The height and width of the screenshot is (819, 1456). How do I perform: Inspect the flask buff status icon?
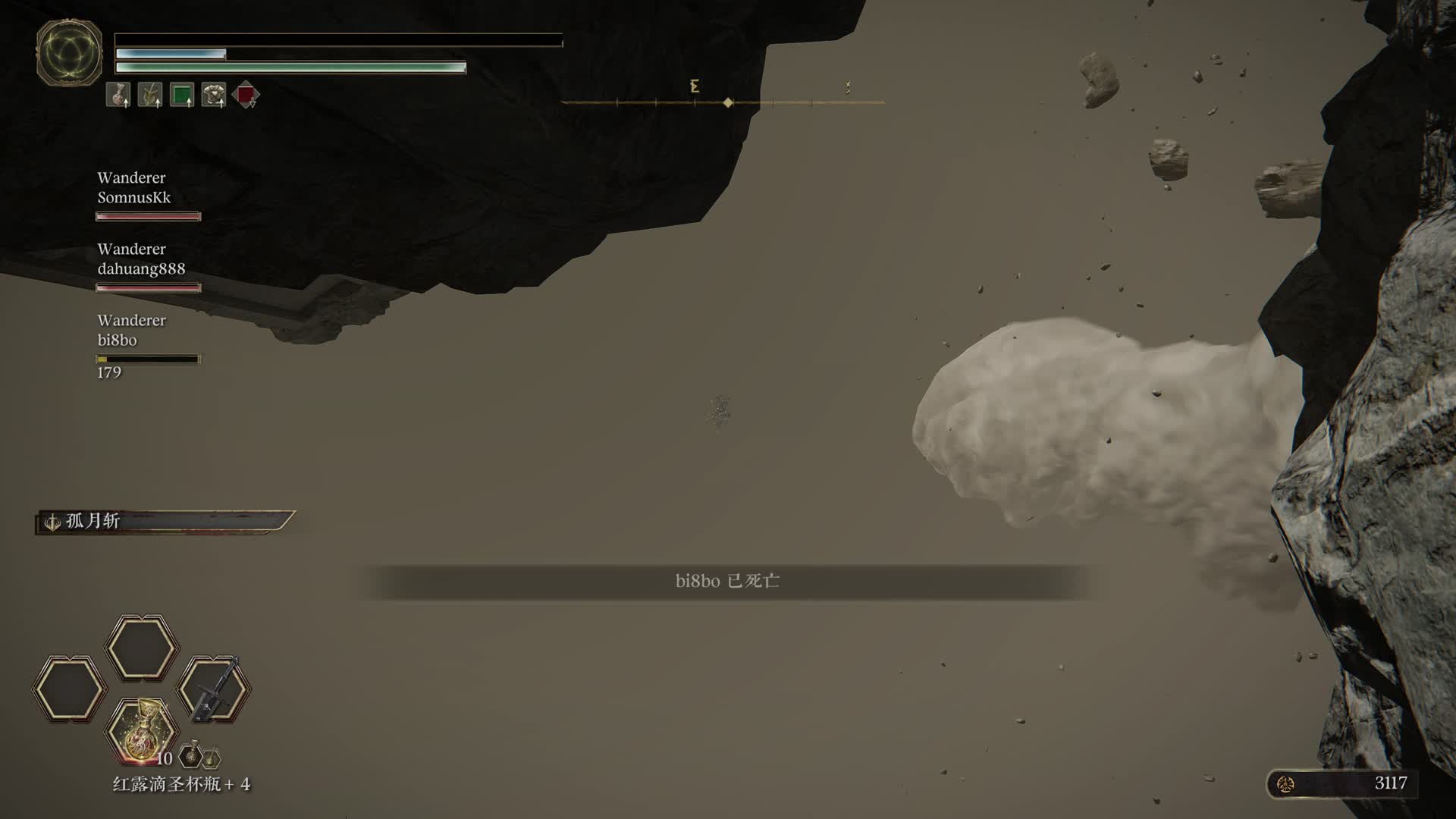118,95
